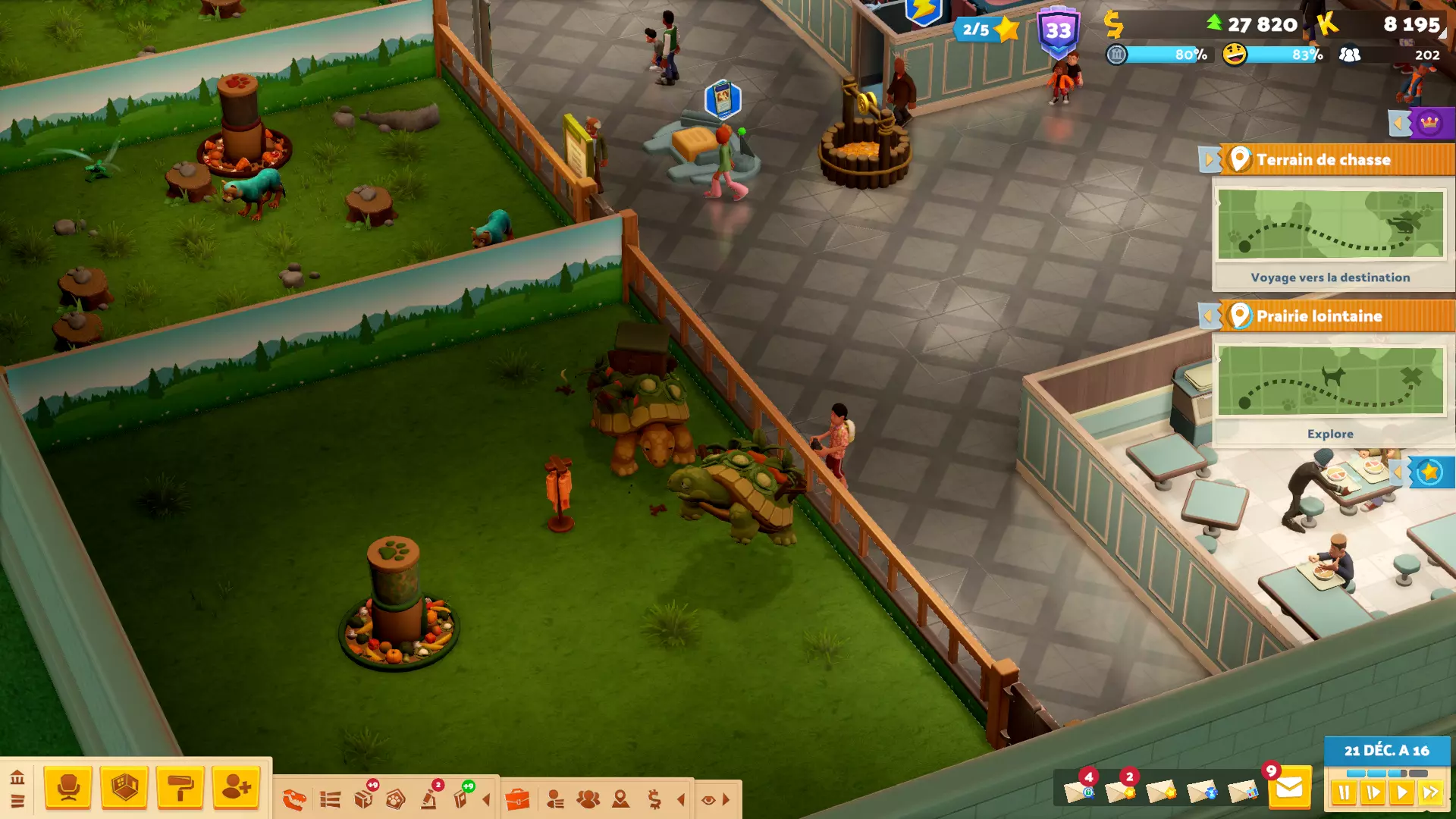Viewport: 1456px width, 819px height.
Task: Click the orange briefcase icon
Action: pyautogui.click(x=517, y=799)
